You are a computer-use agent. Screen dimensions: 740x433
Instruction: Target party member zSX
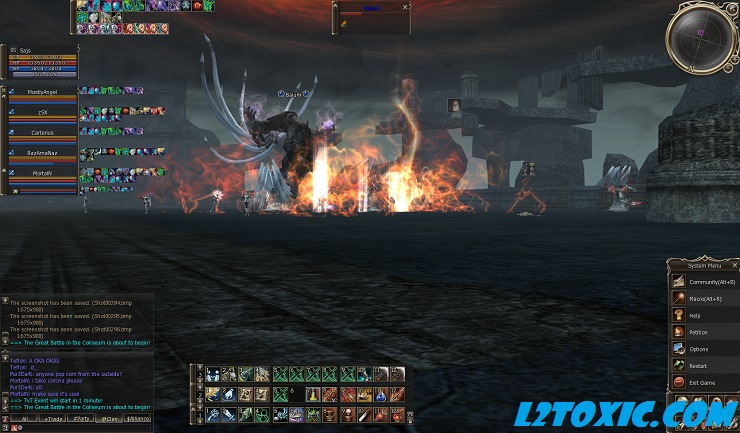[43, 112]
